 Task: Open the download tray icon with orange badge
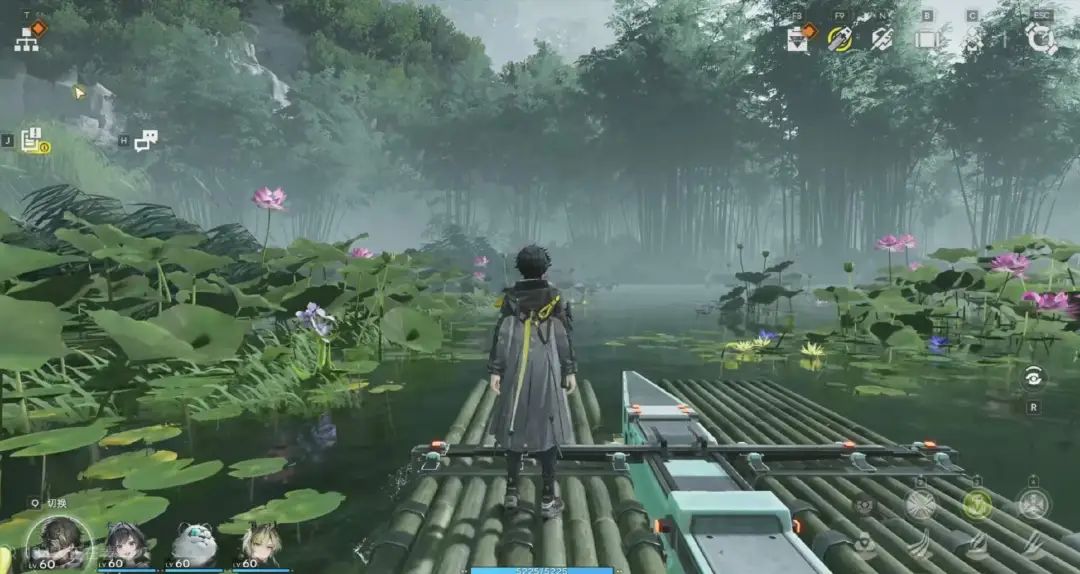[x=798, y=38]
